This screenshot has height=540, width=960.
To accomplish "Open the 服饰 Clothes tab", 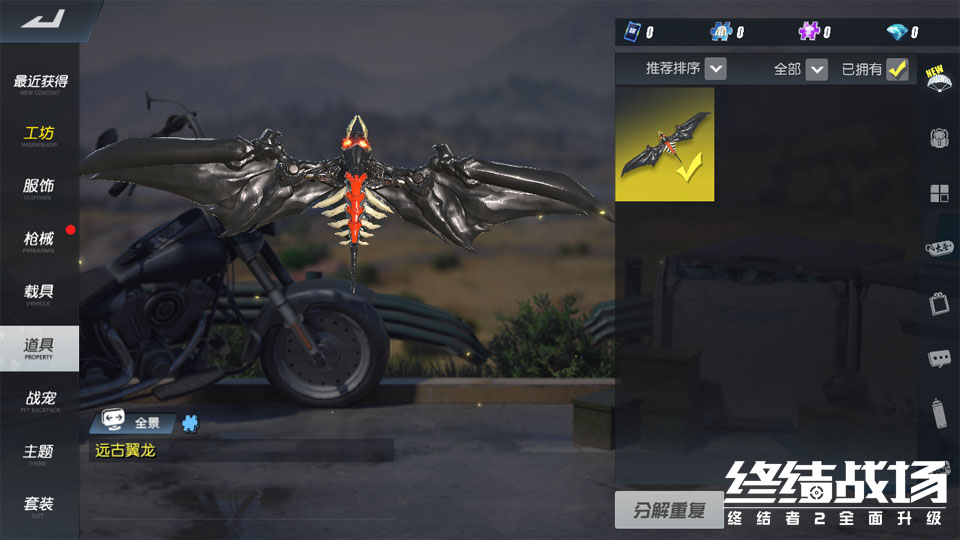I will point(40,188).
